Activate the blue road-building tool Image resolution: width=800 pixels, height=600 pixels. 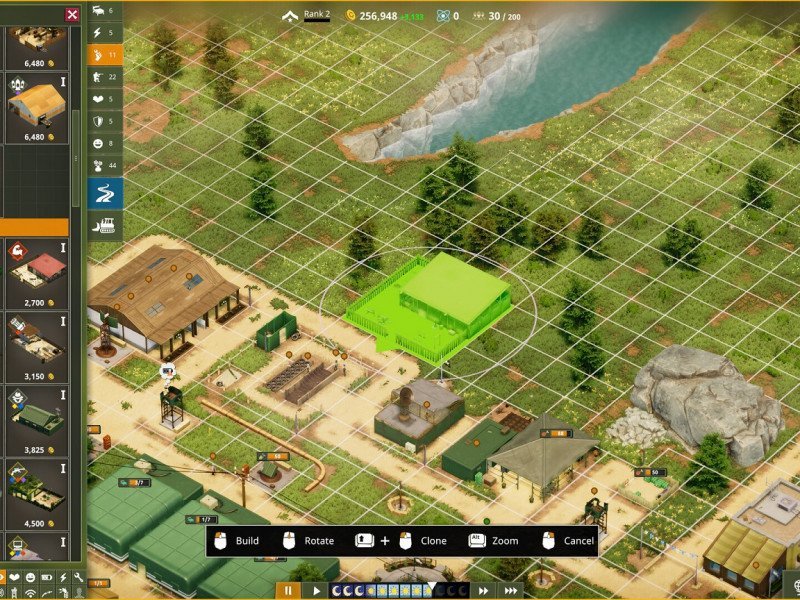tap(105, 193)
